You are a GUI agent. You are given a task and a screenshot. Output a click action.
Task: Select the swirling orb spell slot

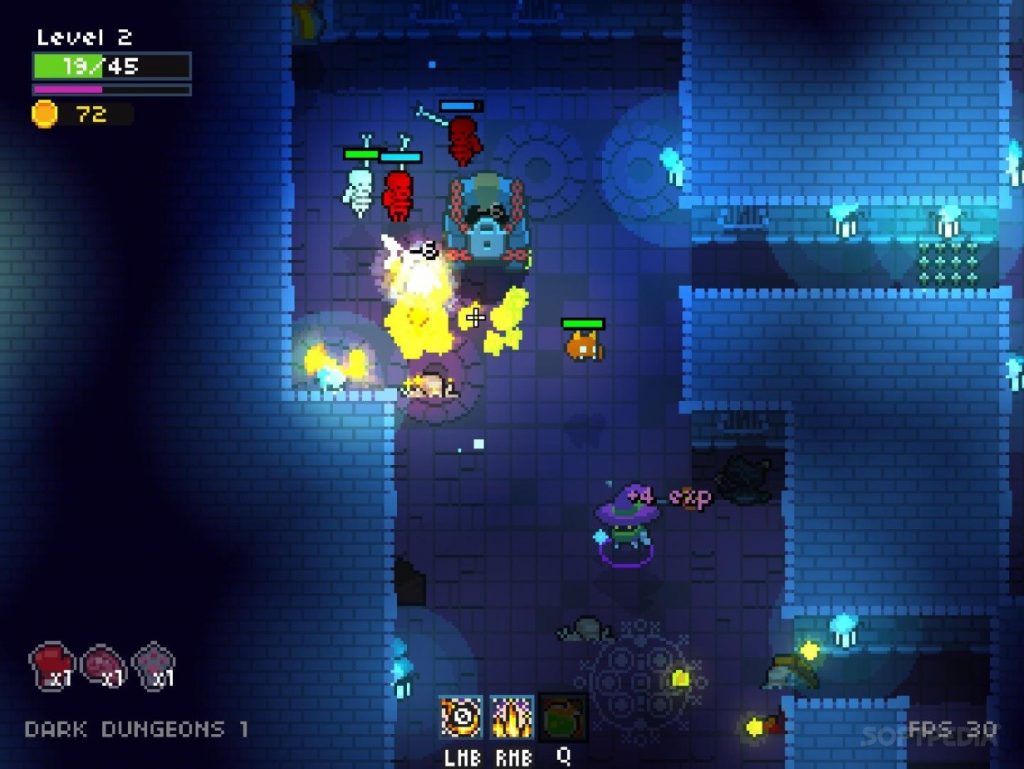[461, 717]
